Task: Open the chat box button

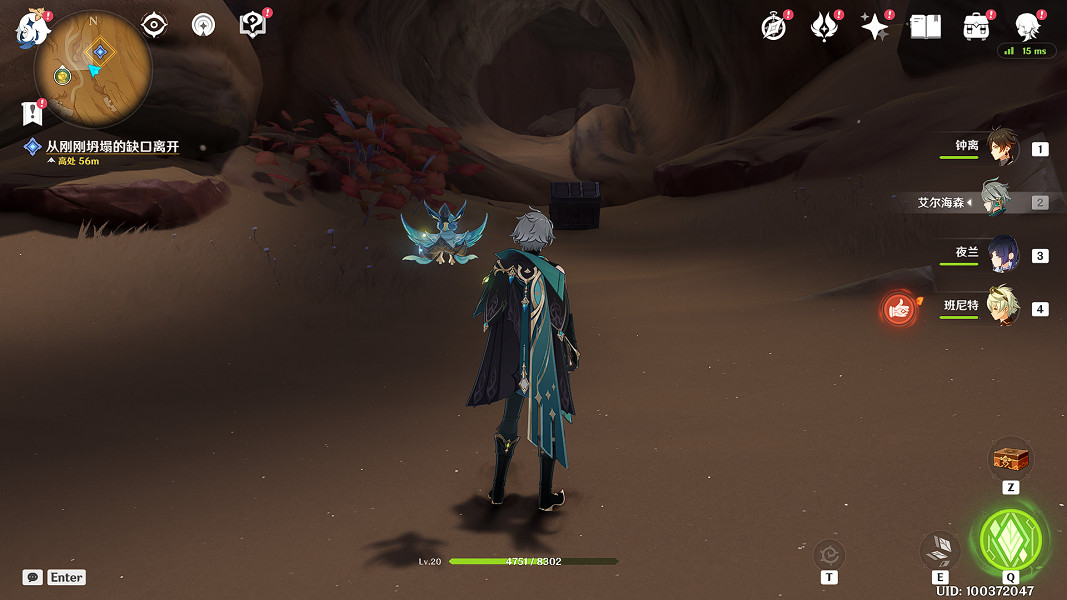Action: (x=33, y=577)
